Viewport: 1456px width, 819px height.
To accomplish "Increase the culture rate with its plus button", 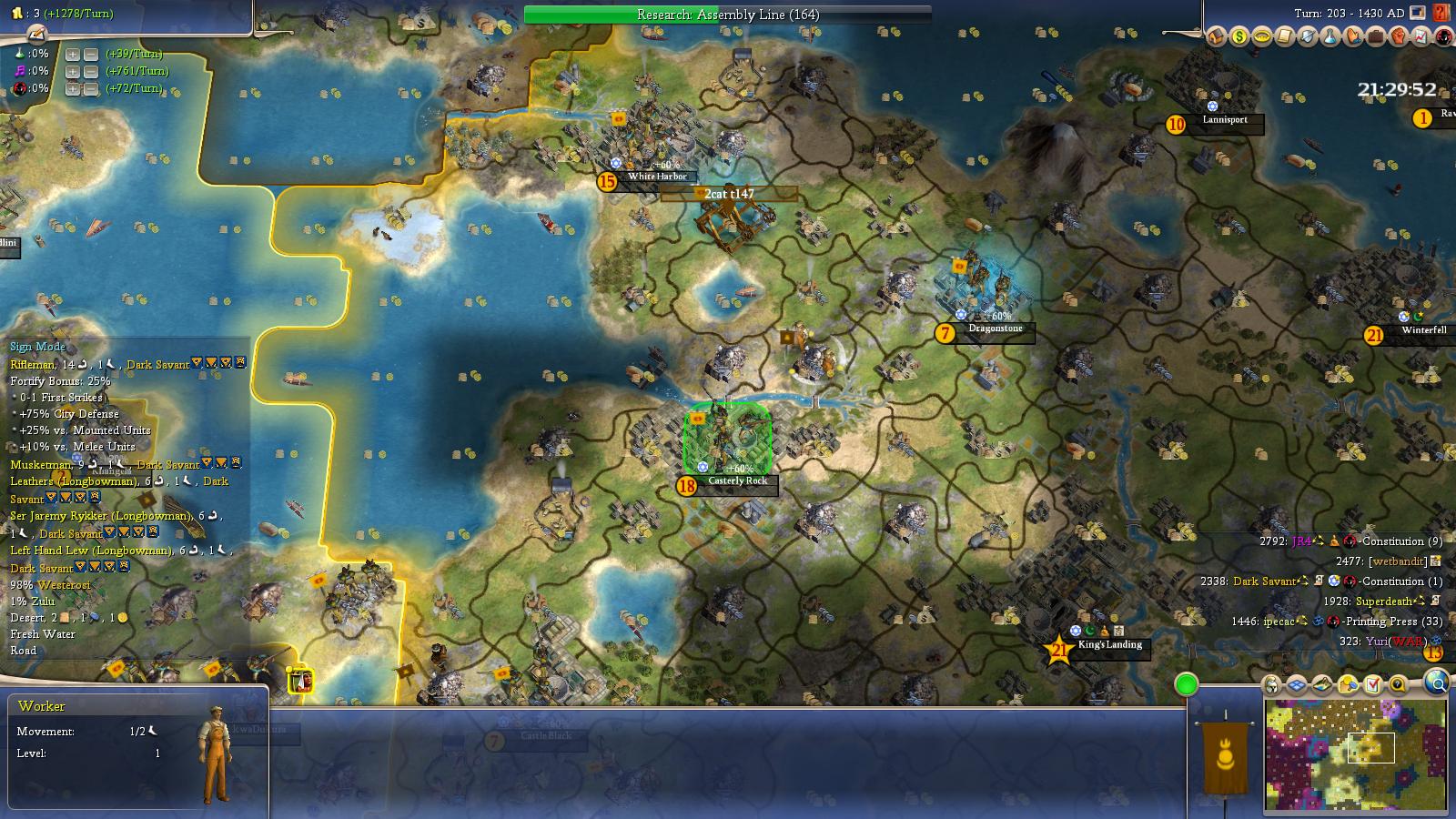I will coord(73,72).
